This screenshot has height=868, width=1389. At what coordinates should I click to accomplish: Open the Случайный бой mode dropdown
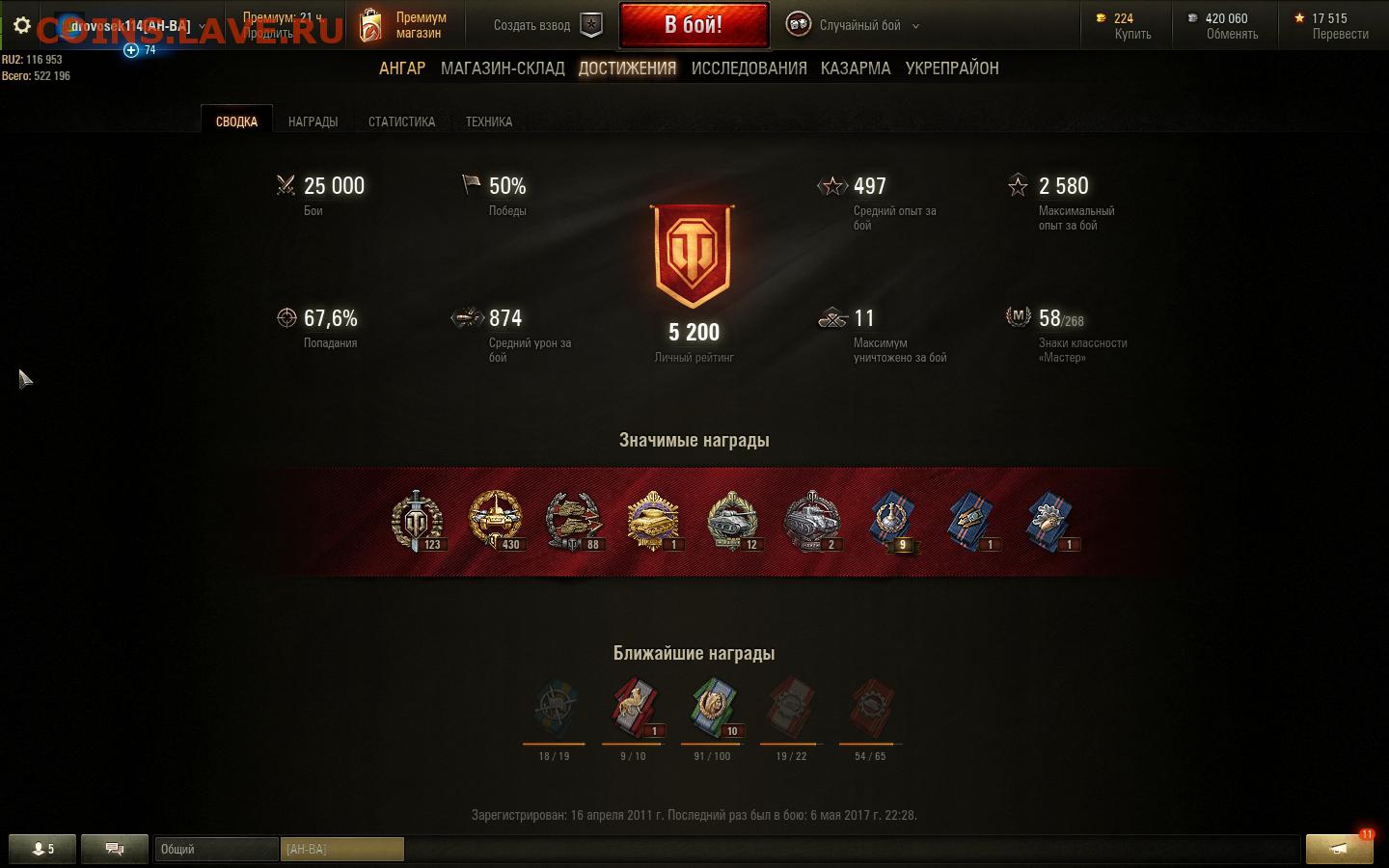coord(853,25)
